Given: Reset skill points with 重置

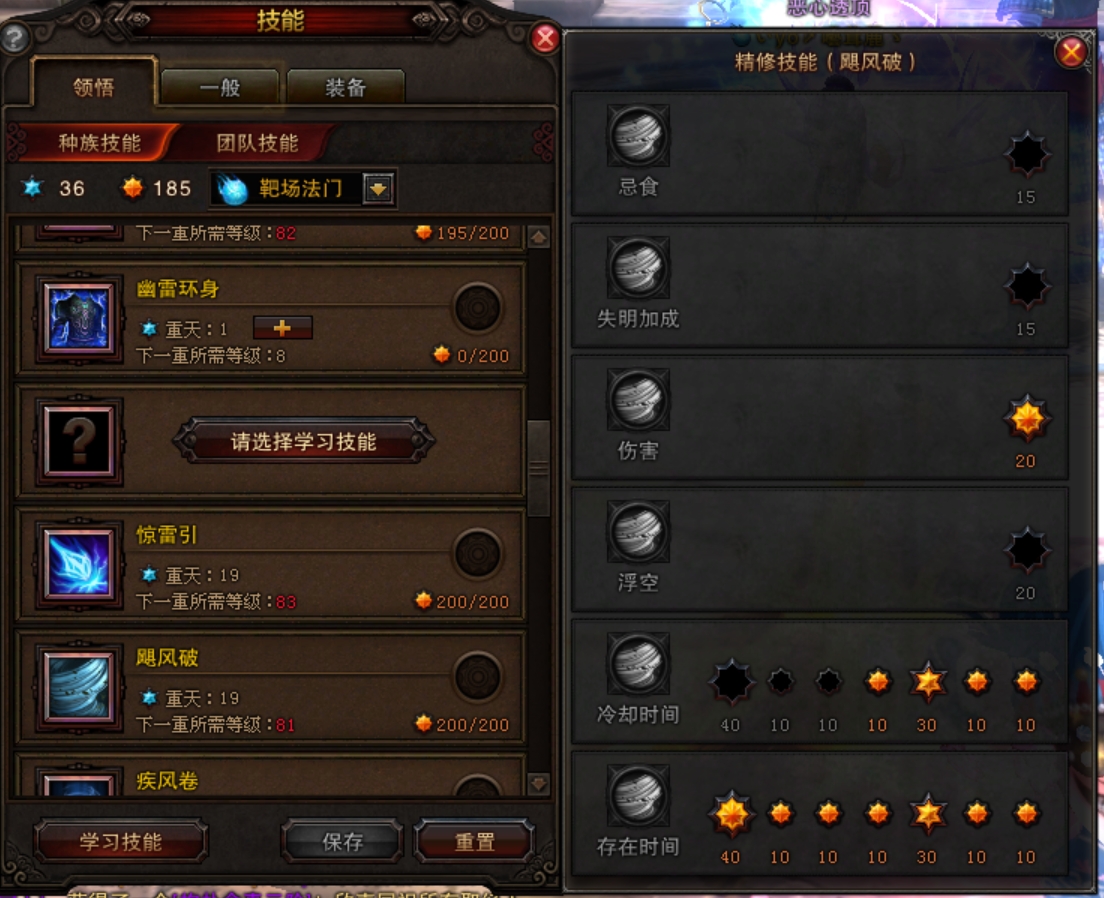Looking at the screenshot, I should coord(474,842).
